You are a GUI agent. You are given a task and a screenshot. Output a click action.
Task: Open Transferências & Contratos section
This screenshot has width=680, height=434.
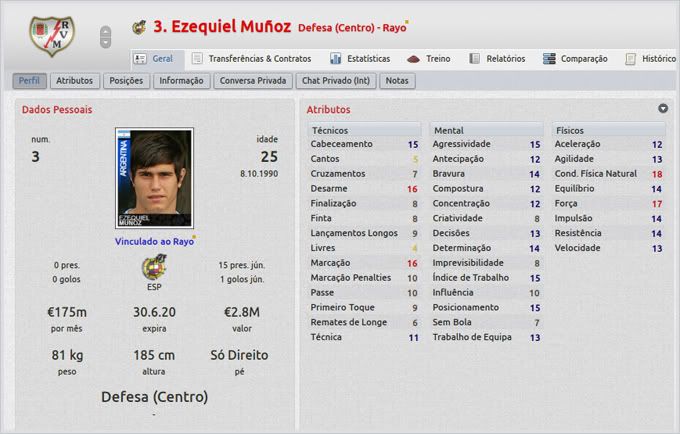point(250,59)
